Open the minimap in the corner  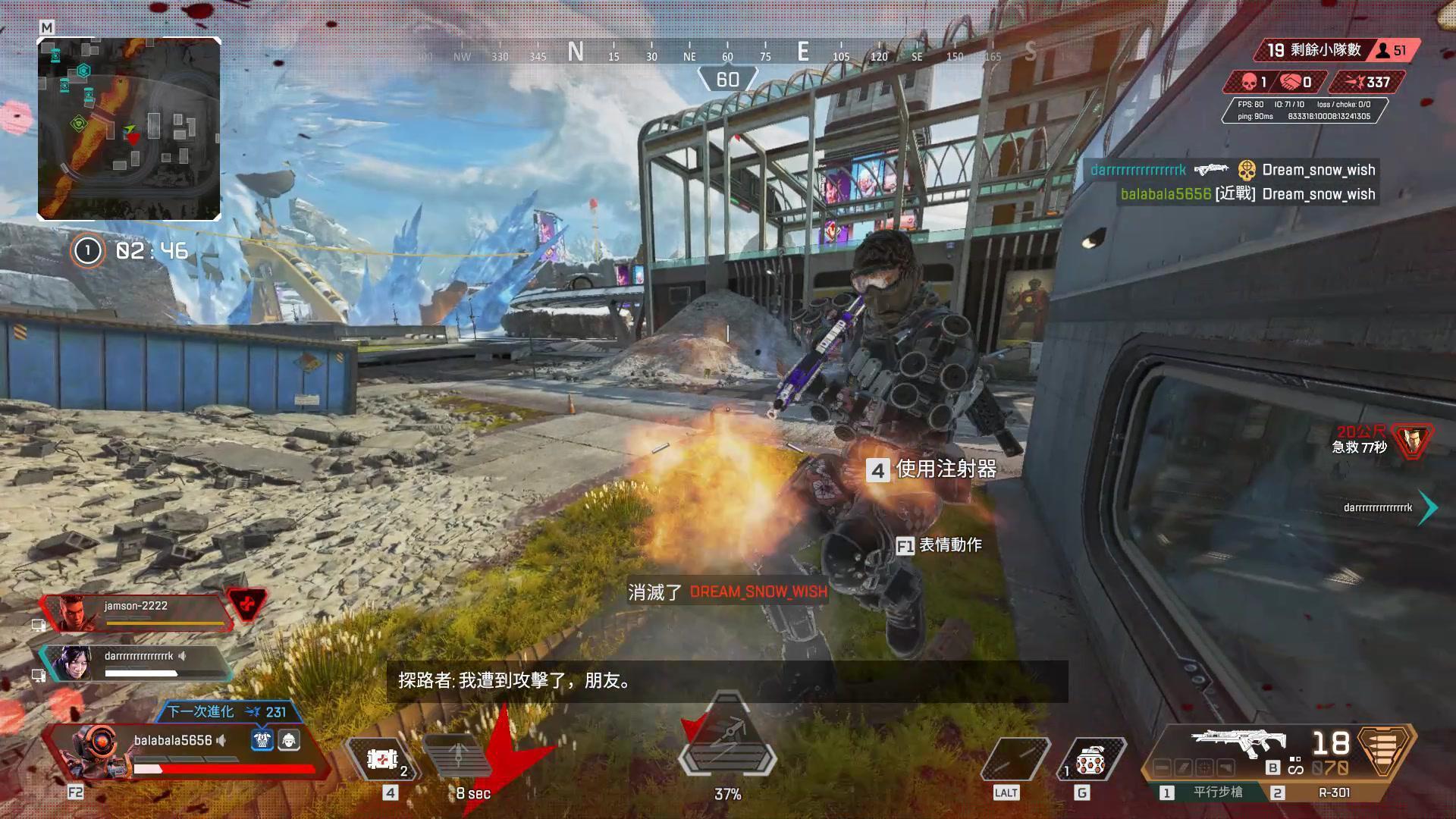129,129
